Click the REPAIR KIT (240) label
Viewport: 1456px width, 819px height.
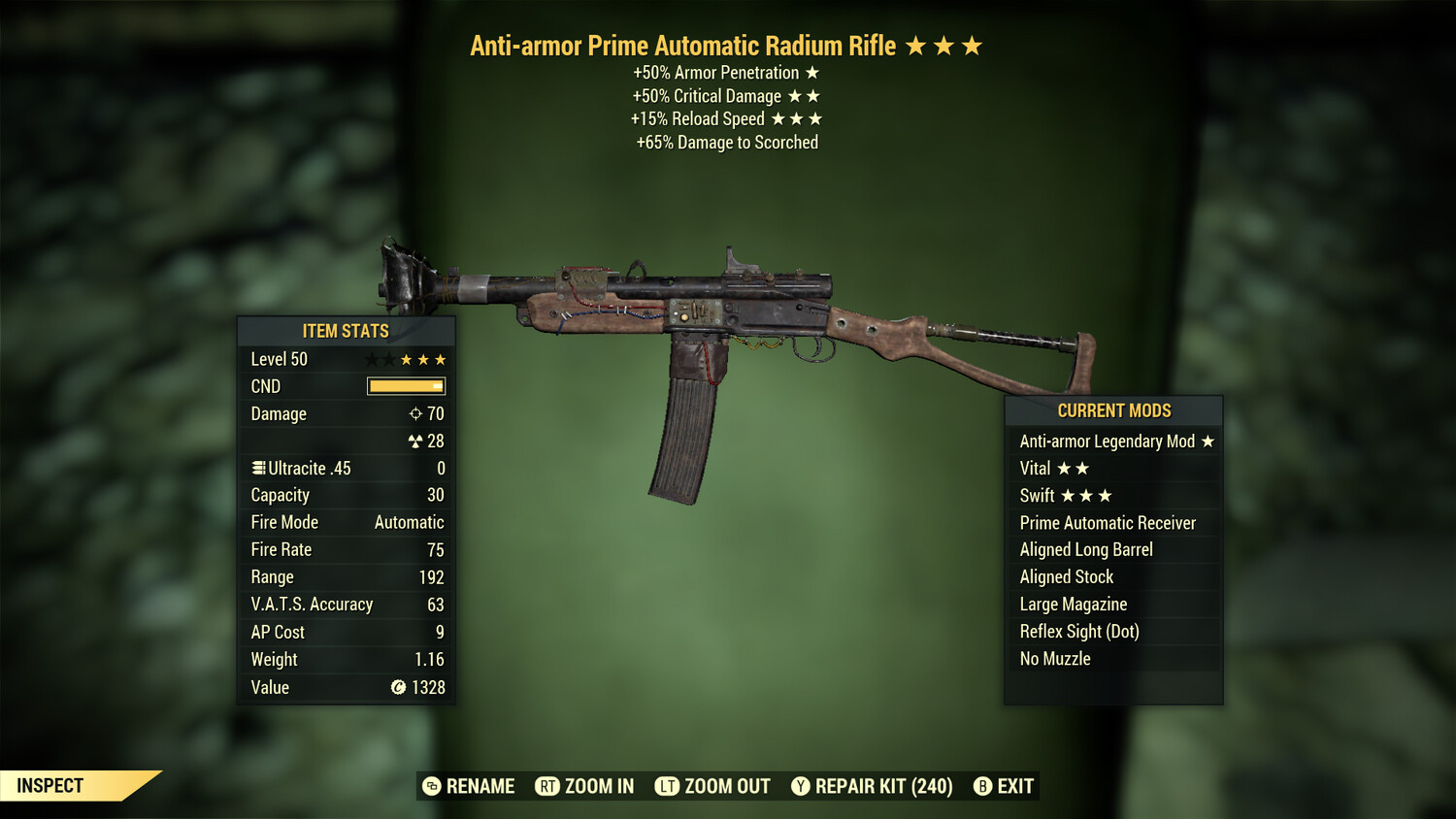(883, 786)
